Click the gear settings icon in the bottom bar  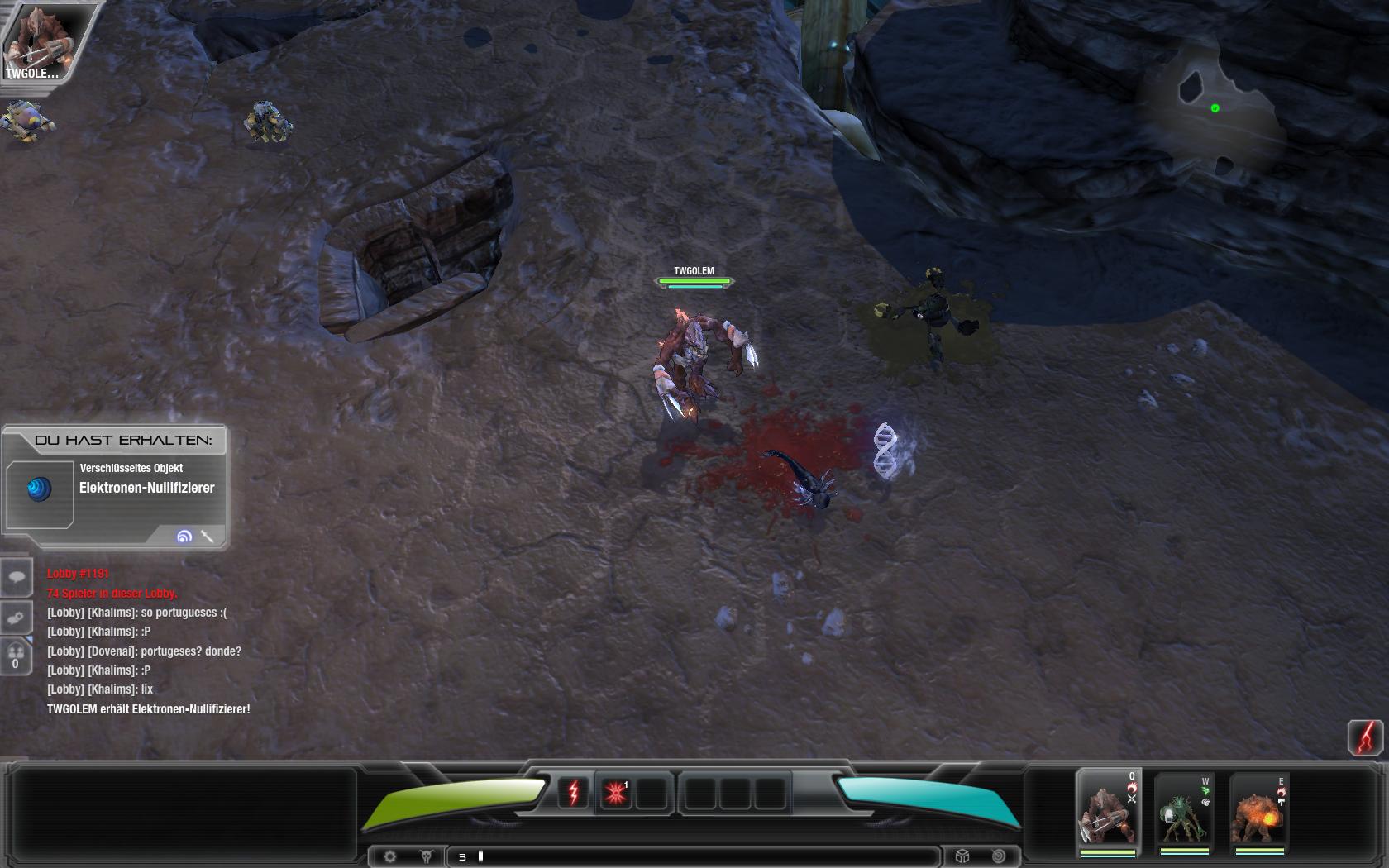[x=390, y=856]
